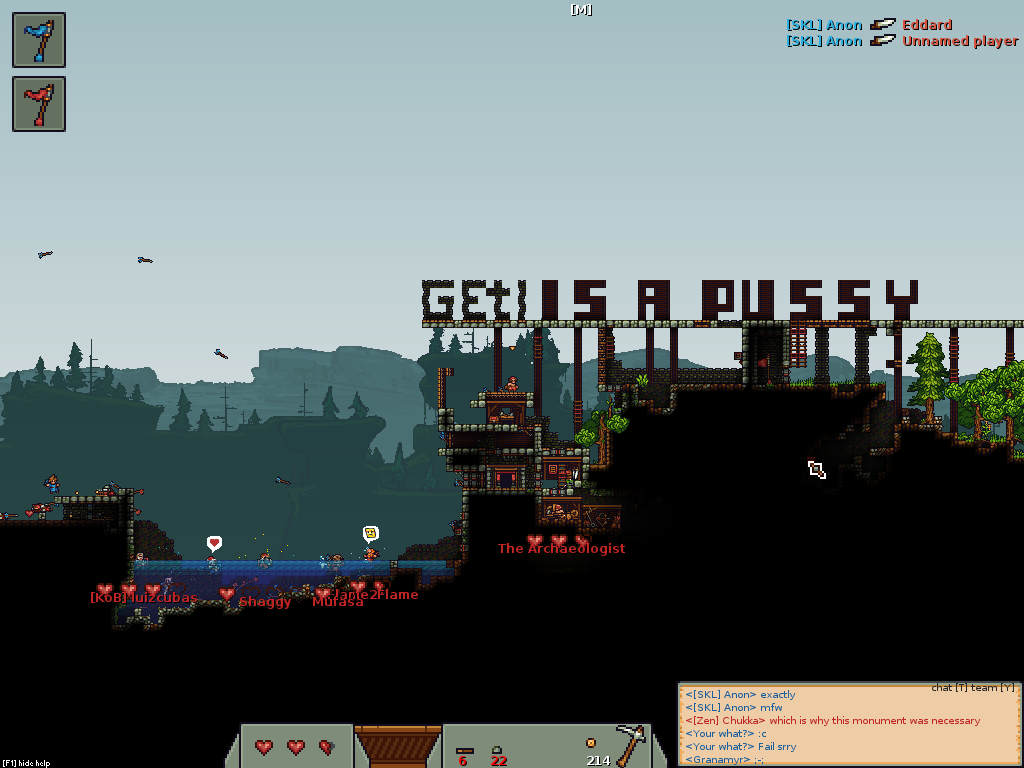Select the pickaxe tool icon
Image resolution: width=1024 pixels, height=768 pixels.
pos(631,744)
